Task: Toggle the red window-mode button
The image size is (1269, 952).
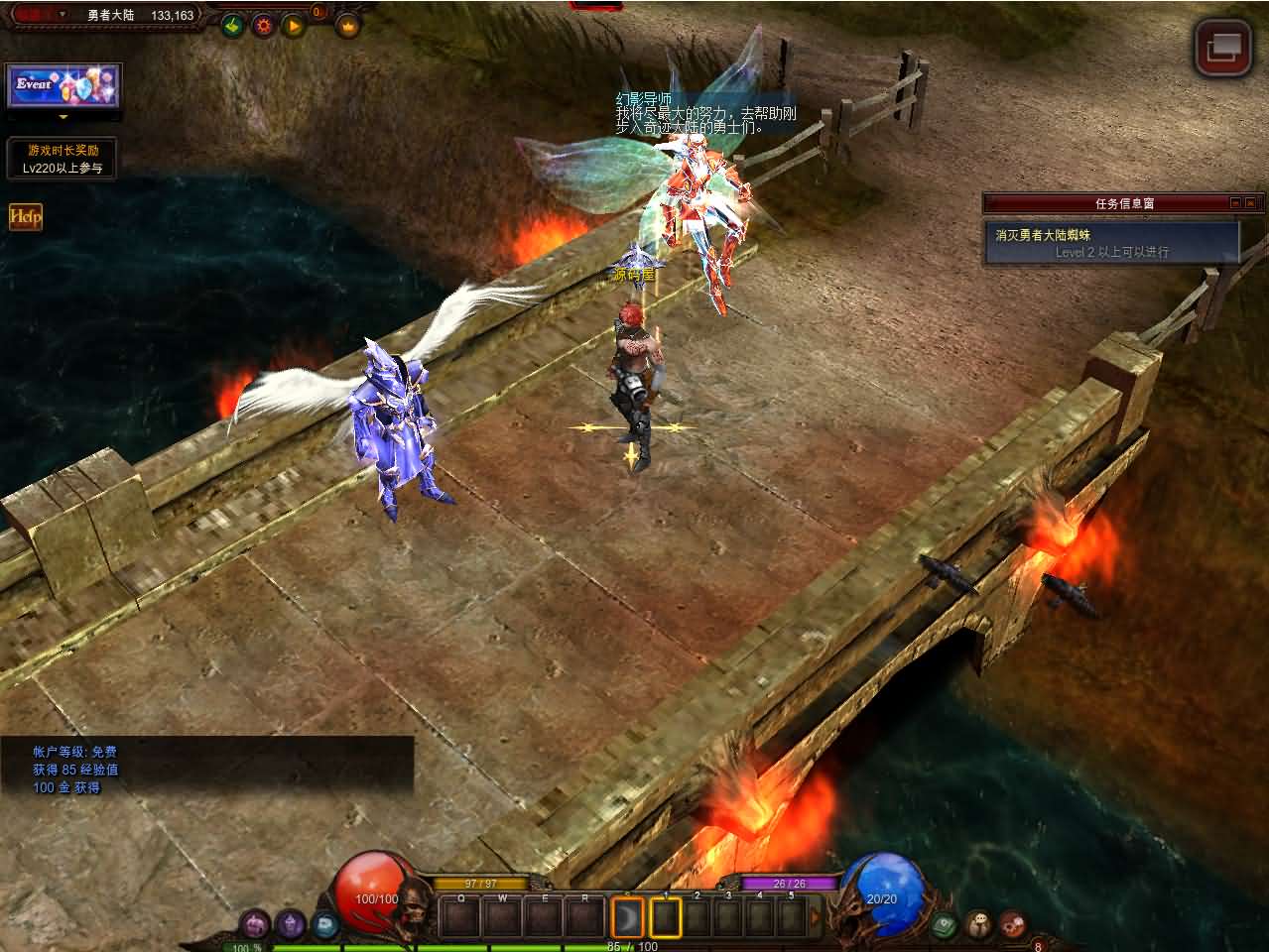Action: 1222,47
